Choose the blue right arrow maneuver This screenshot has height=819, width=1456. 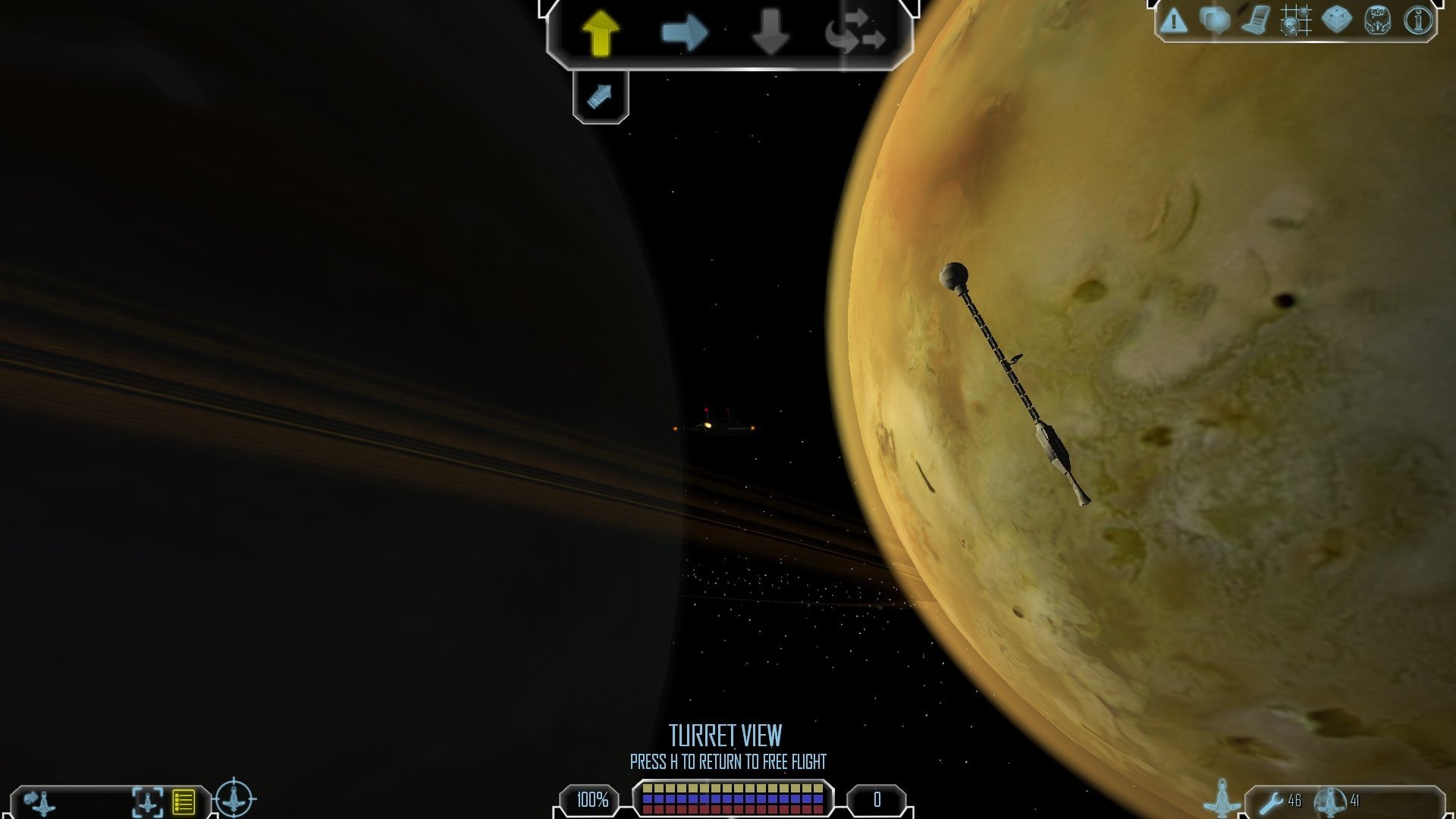[684, 33]
